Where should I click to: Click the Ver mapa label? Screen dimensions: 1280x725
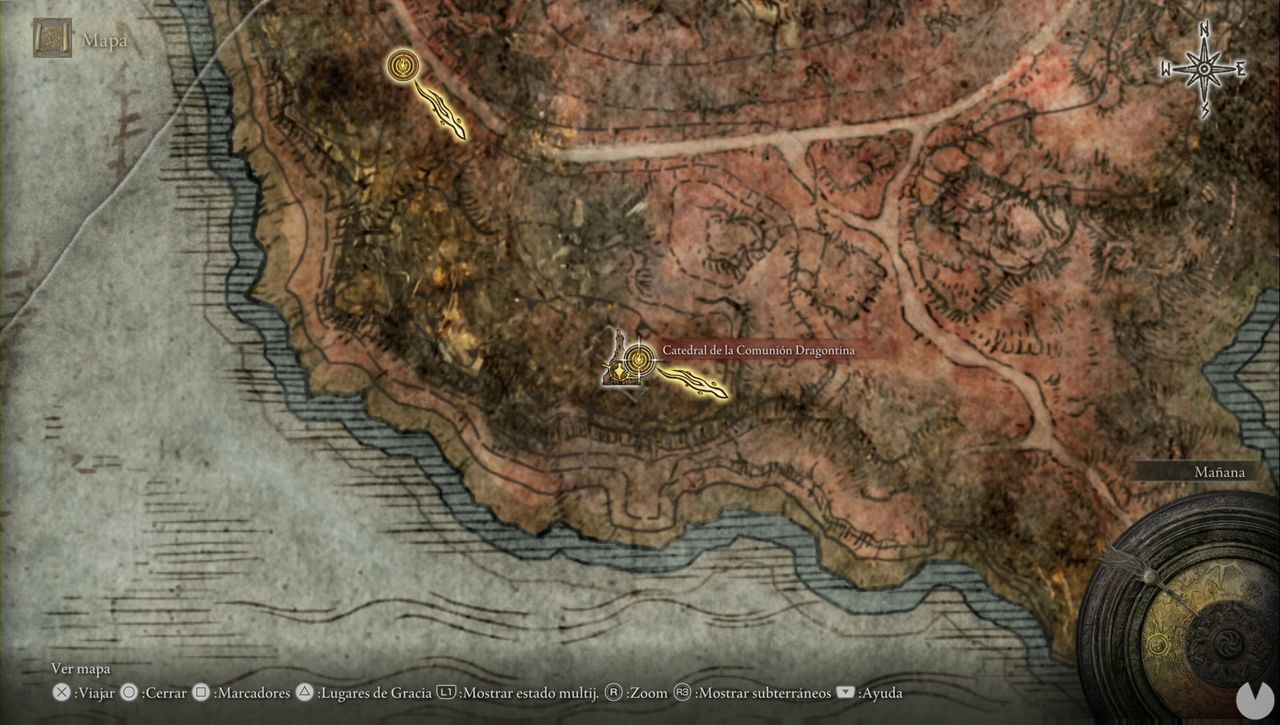[x=80, y=668]
